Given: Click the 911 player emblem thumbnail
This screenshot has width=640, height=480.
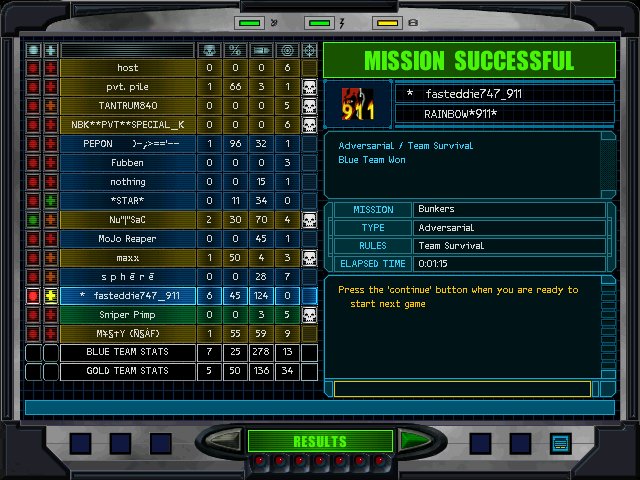Looking at the screenshot, I should pos(358,104).
